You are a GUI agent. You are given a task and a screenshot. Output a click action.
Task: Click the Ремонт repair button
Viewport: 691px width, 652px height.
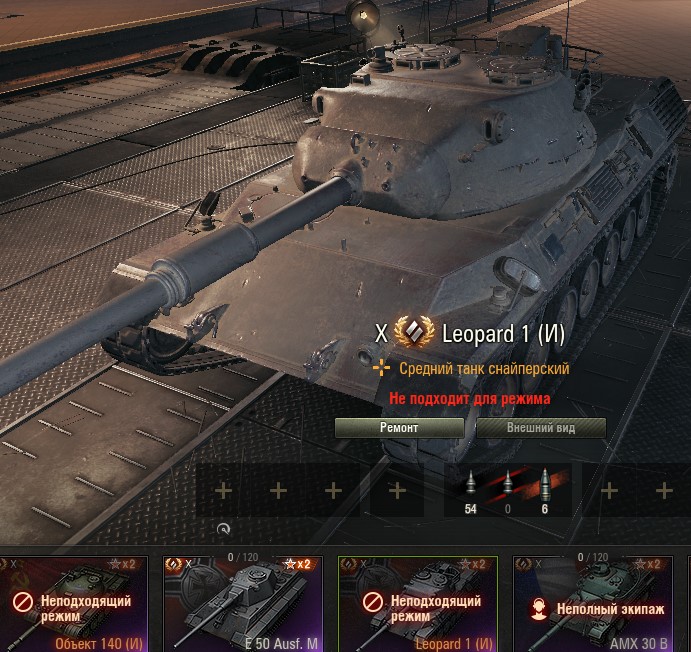pyautogui.click(x=399, y=428)
